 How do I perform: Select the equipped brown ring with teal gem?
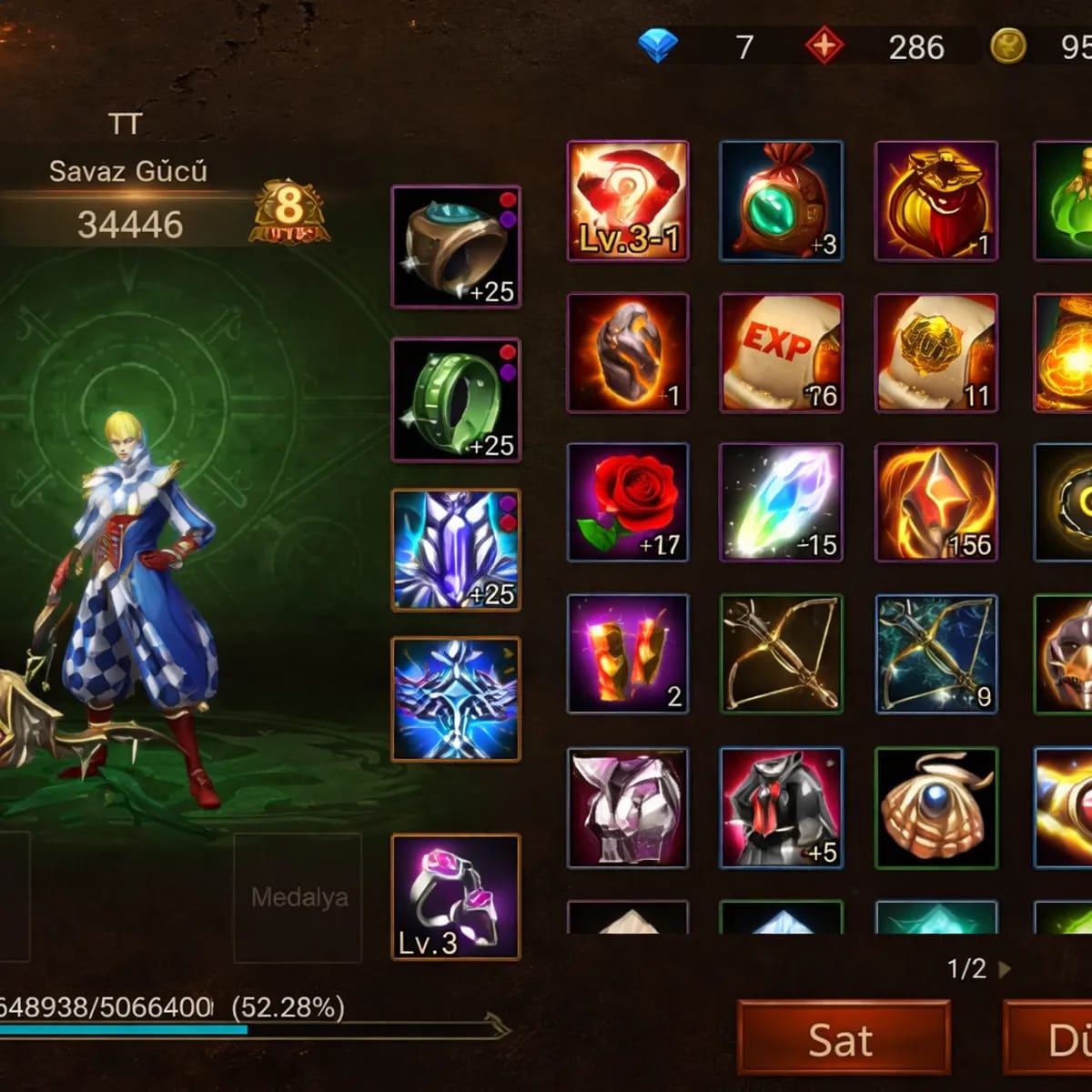(456, 247)
